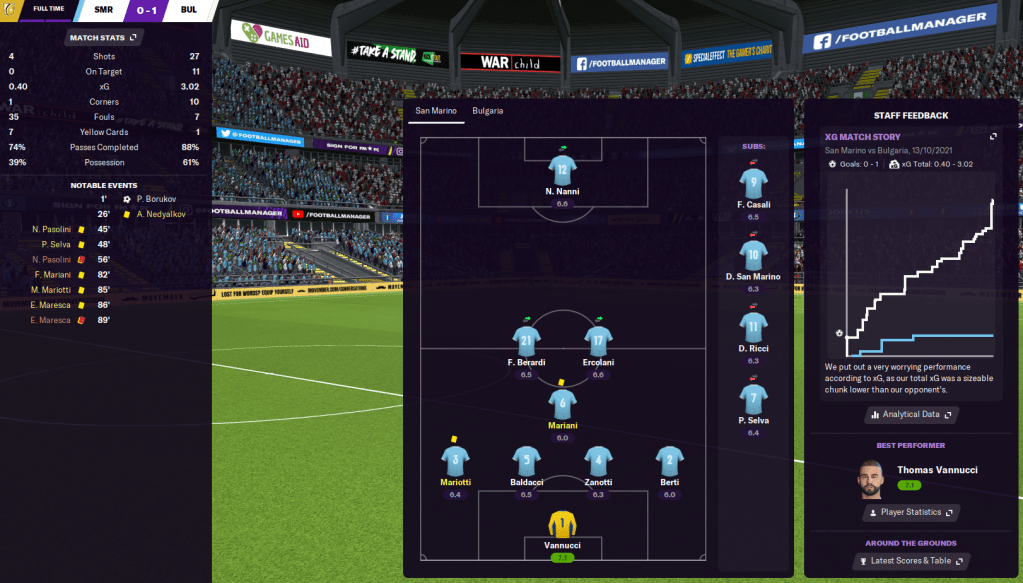The width and height of the screenshot is (1023, 583).
Task: Select goalkeeper Vannucci on the pitch
Action: [x=563, y=525]
